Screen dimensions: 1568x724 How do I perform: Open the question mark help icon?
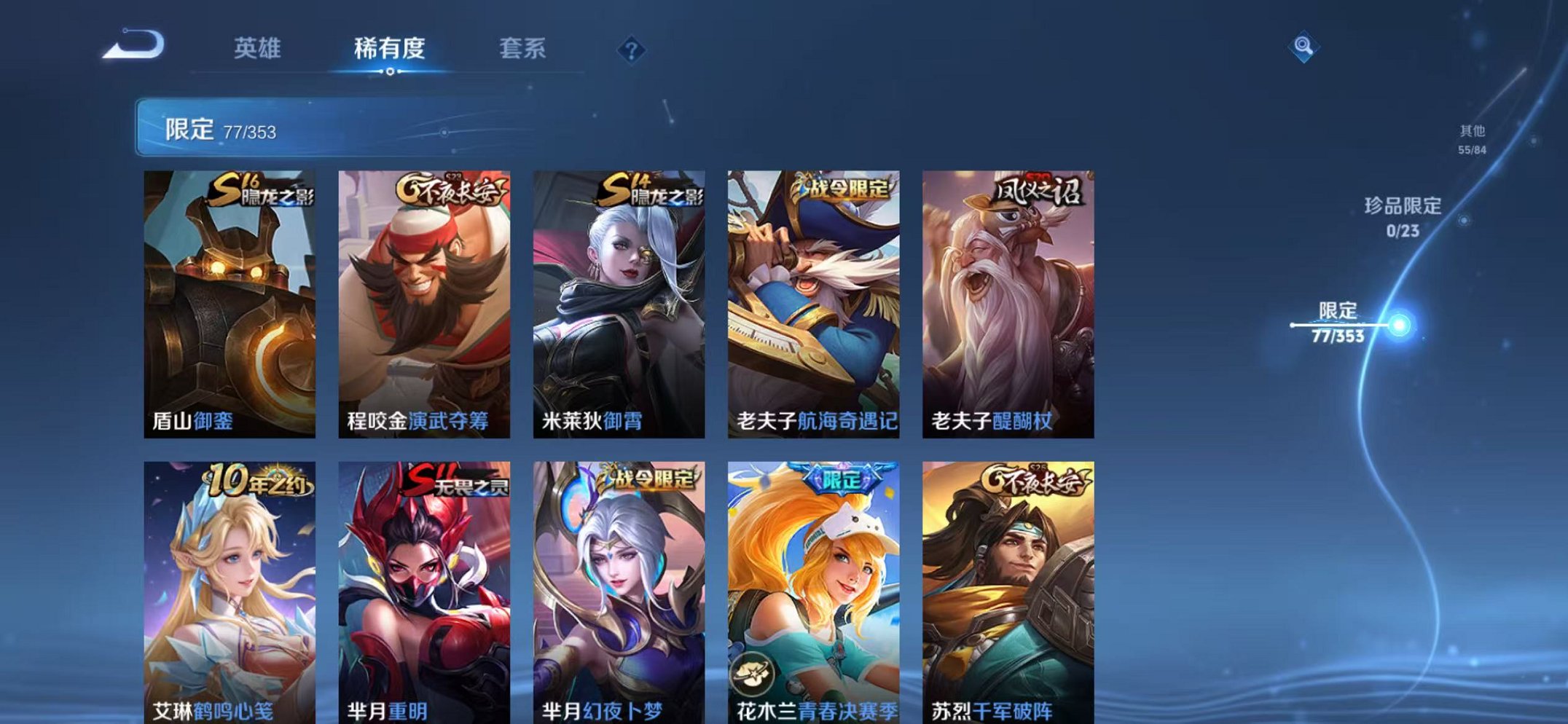[632, 48]
